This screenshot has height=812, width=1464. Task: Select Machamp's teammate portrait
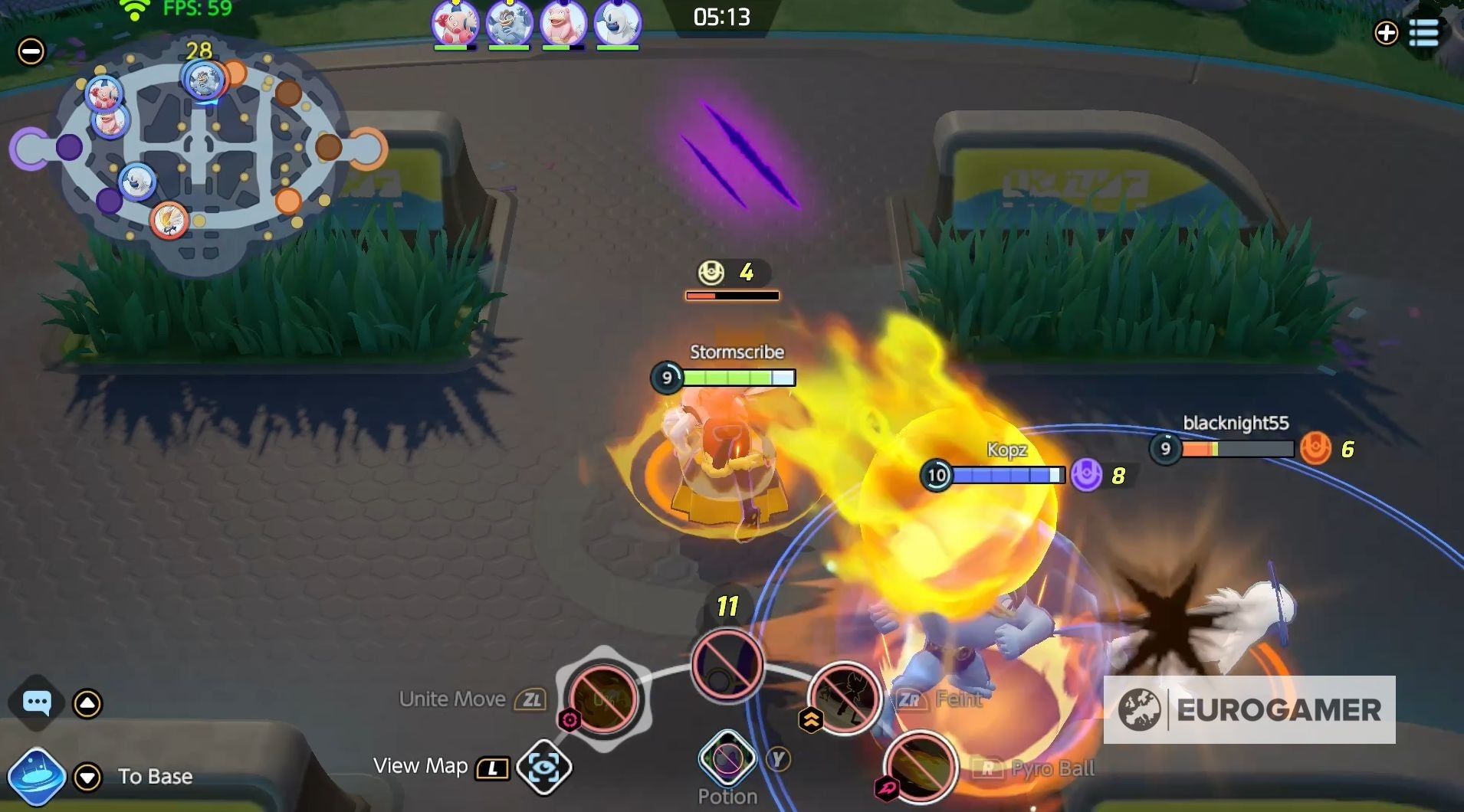click(510, 24)
